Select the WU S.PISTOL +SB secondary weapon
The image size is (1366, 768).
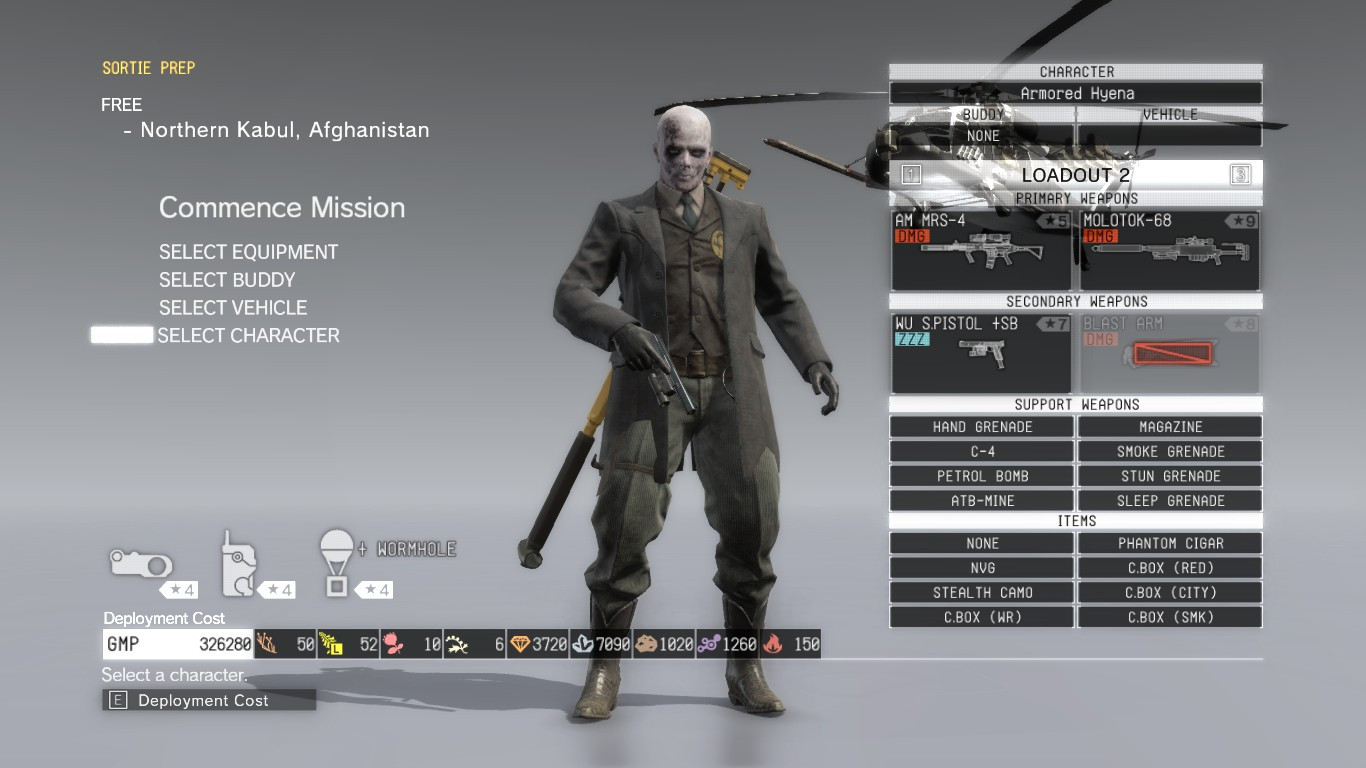pos(981,353)
